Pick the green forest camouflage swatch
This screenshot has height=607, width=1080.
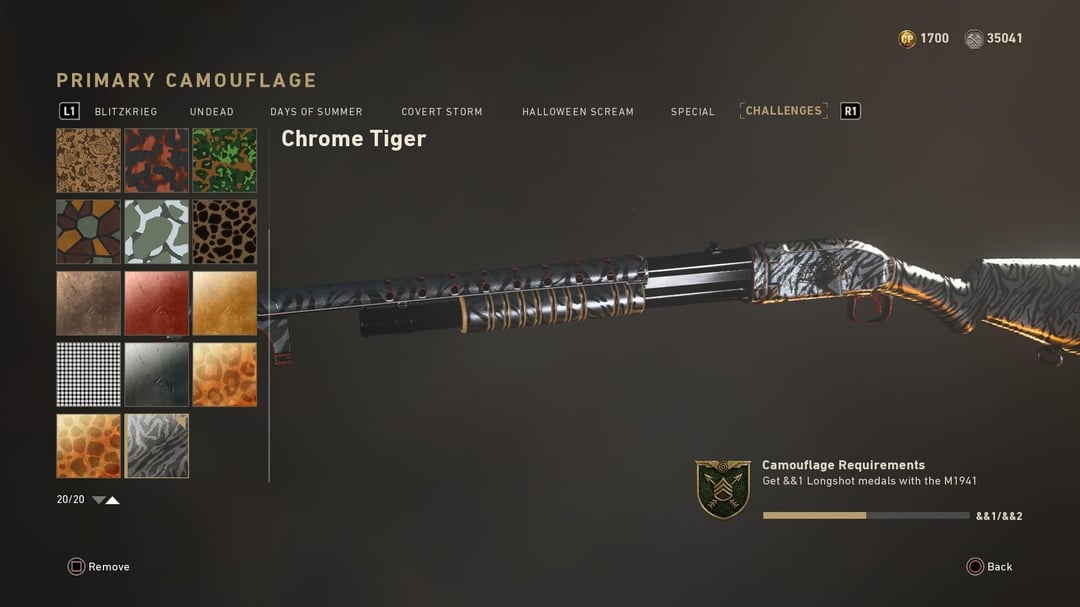(x=224, y=160)
